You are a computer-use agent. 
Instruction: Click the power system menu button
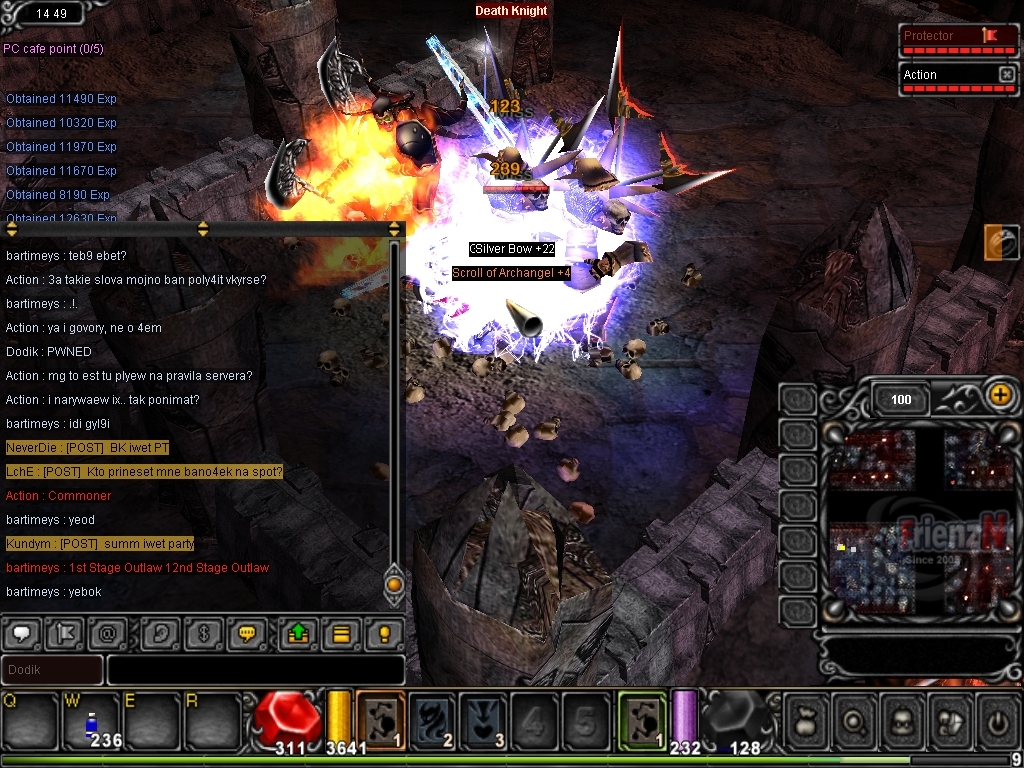coord(996,720)
